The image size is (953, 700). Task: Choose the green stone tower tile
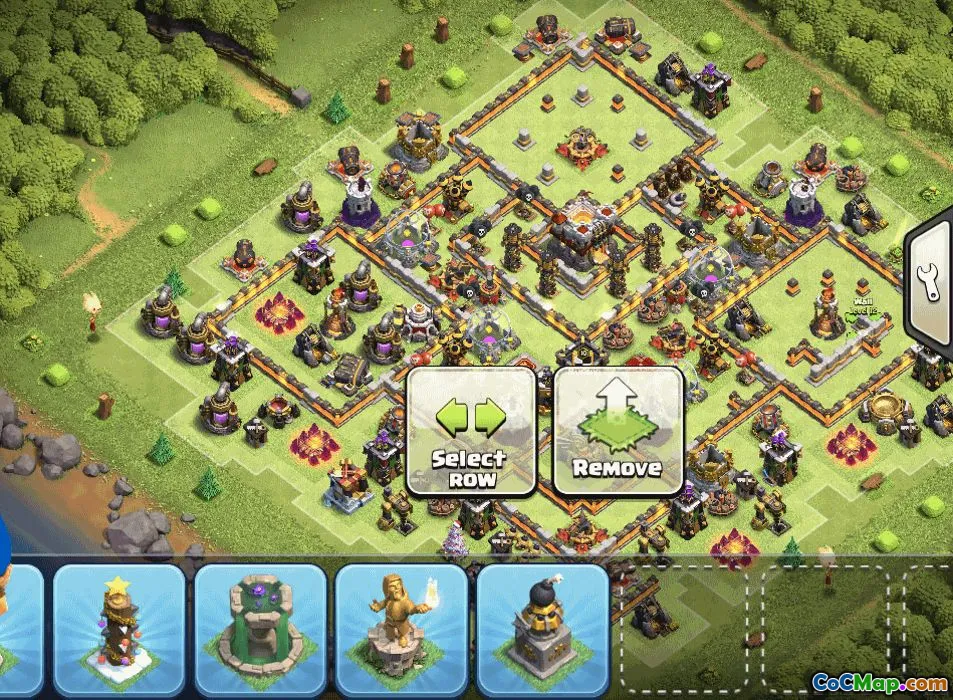point(260,630)
